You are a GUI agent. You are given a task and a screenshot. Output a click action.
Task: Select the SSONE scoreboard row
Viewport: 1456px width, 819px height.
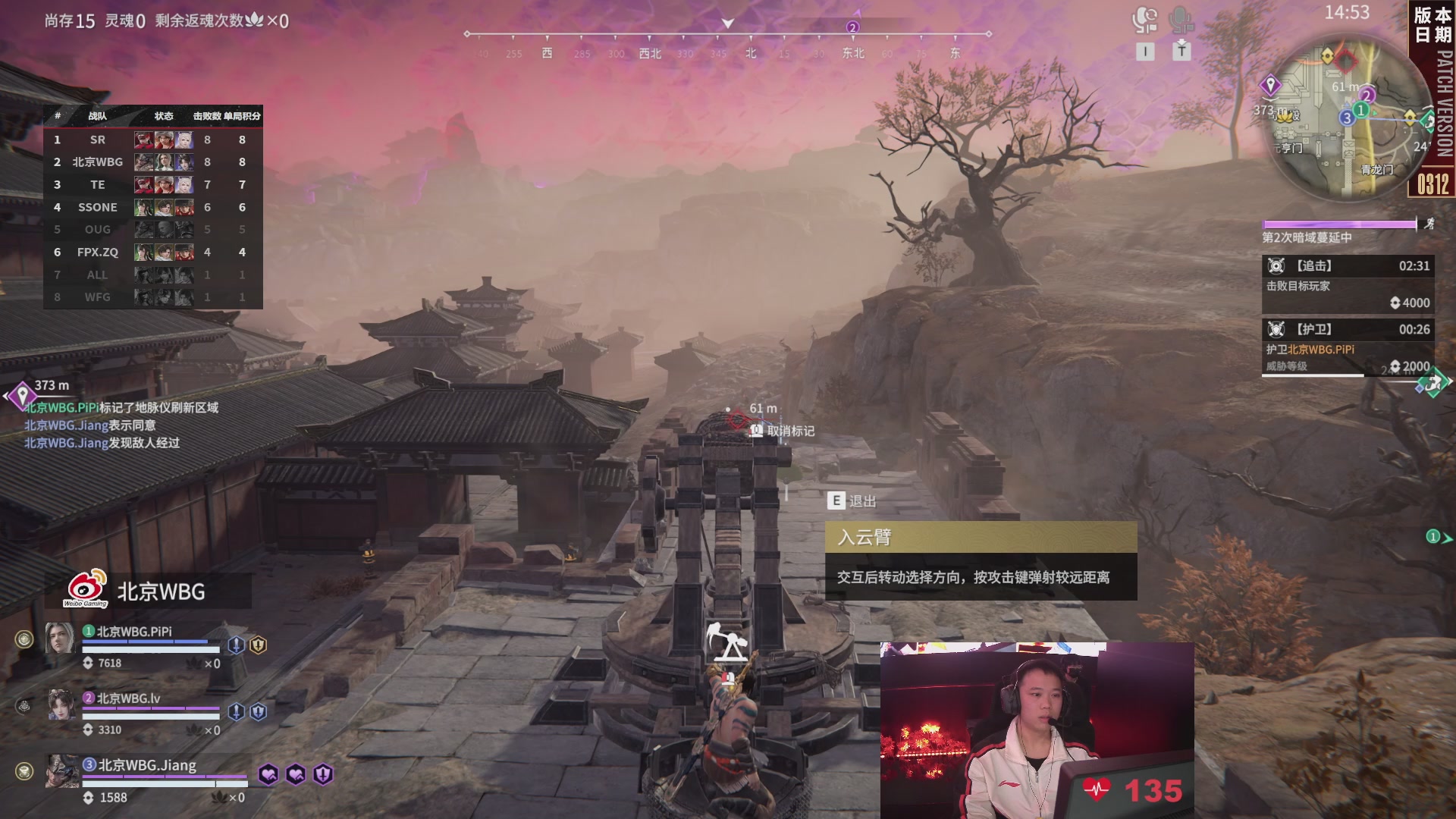(152, 207)
